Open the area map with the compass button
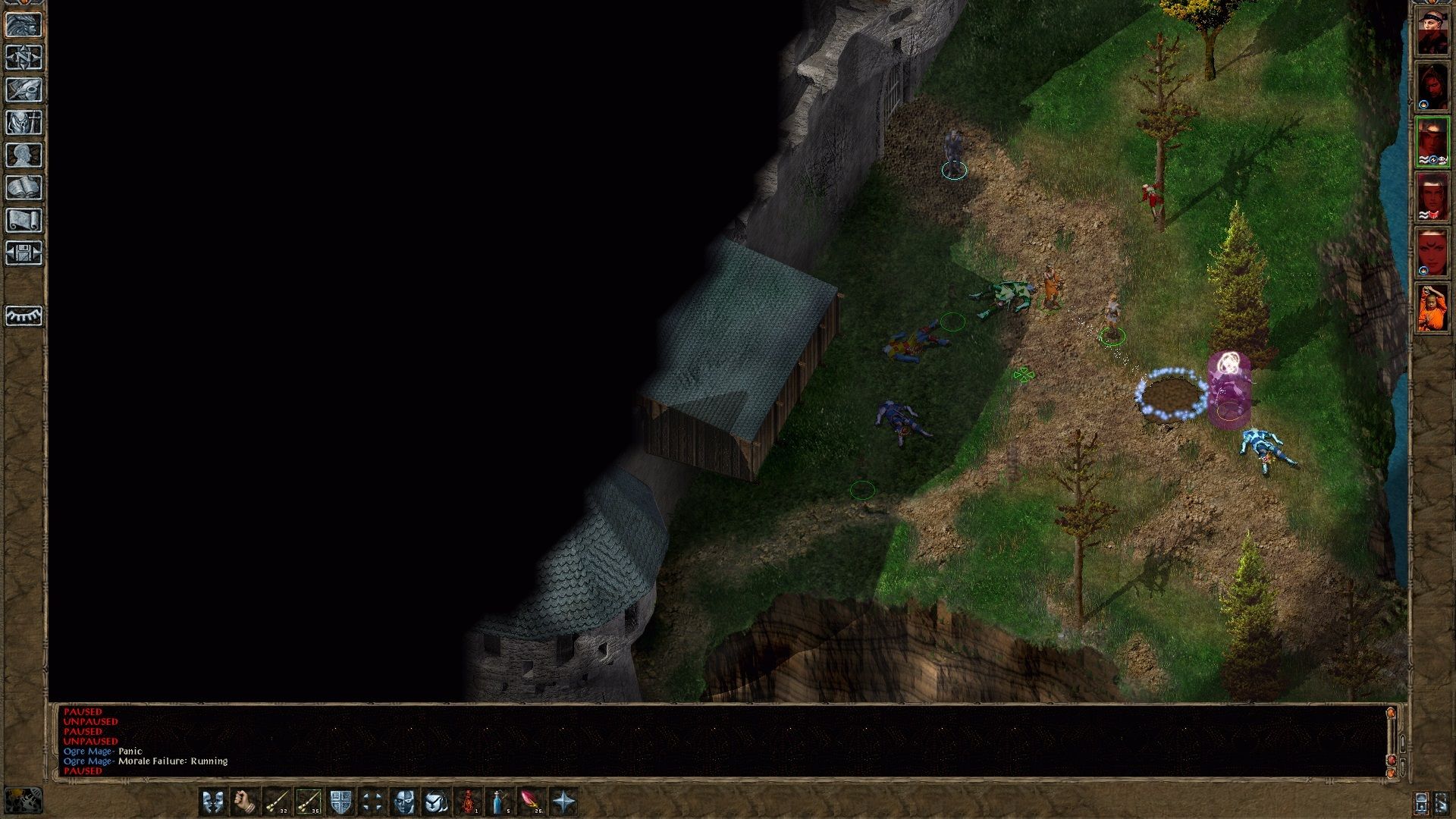Screen dimensions: 1456x819 [24, 58]
